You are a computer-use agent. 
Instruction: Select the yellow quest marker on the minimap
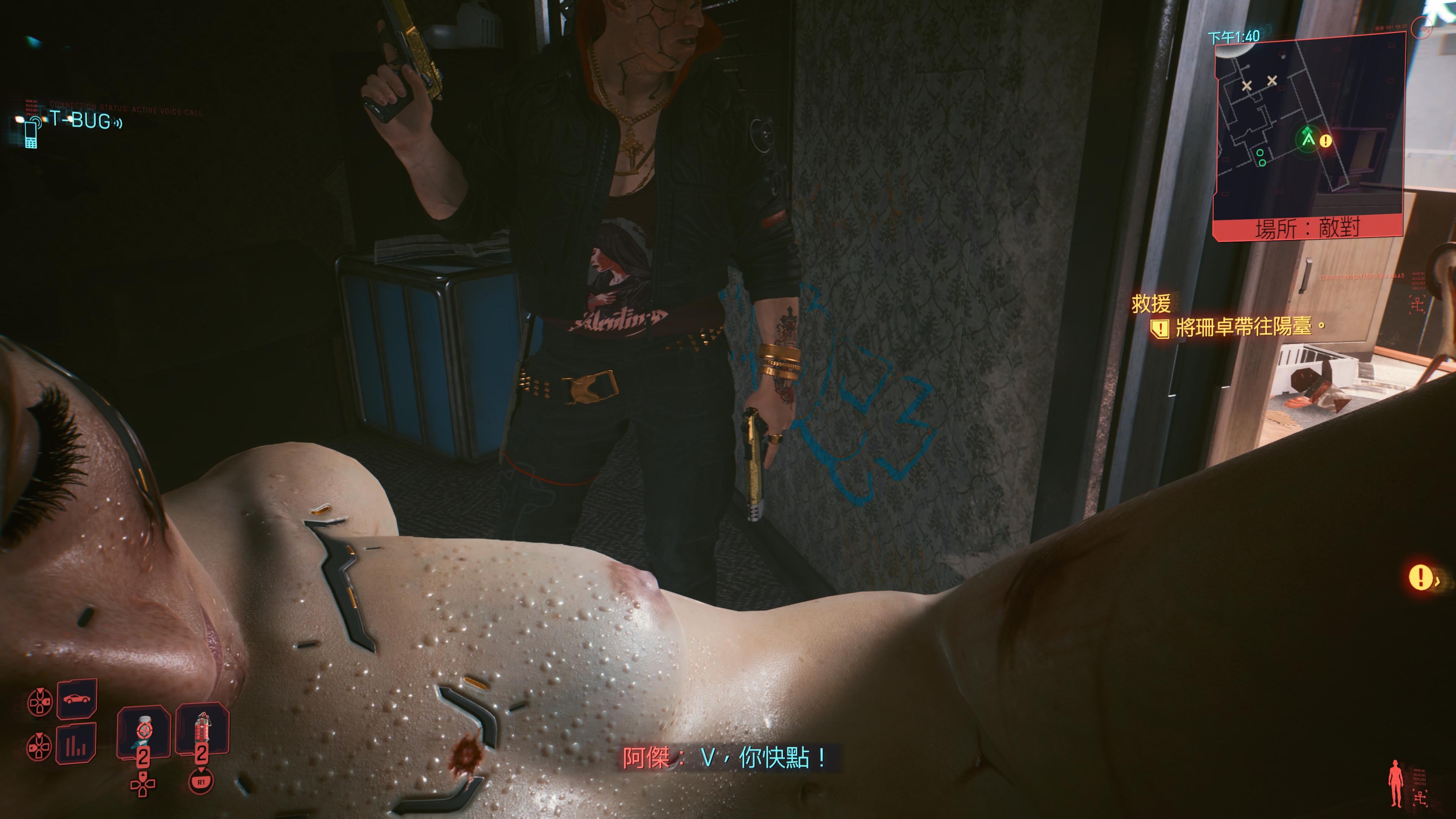coord(1326,141)
